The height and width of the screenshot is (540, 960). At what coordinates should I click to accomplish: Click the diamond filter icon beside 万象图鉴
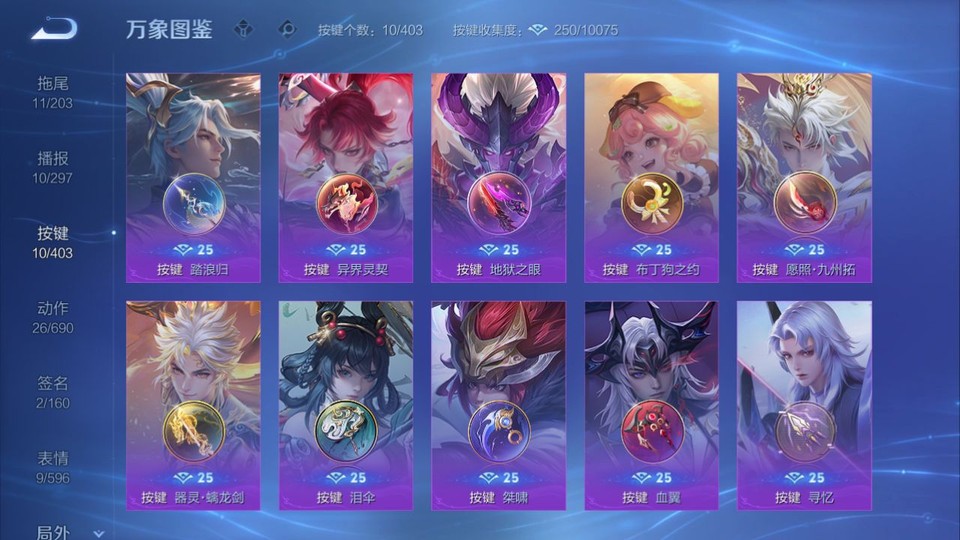point(244,29)
